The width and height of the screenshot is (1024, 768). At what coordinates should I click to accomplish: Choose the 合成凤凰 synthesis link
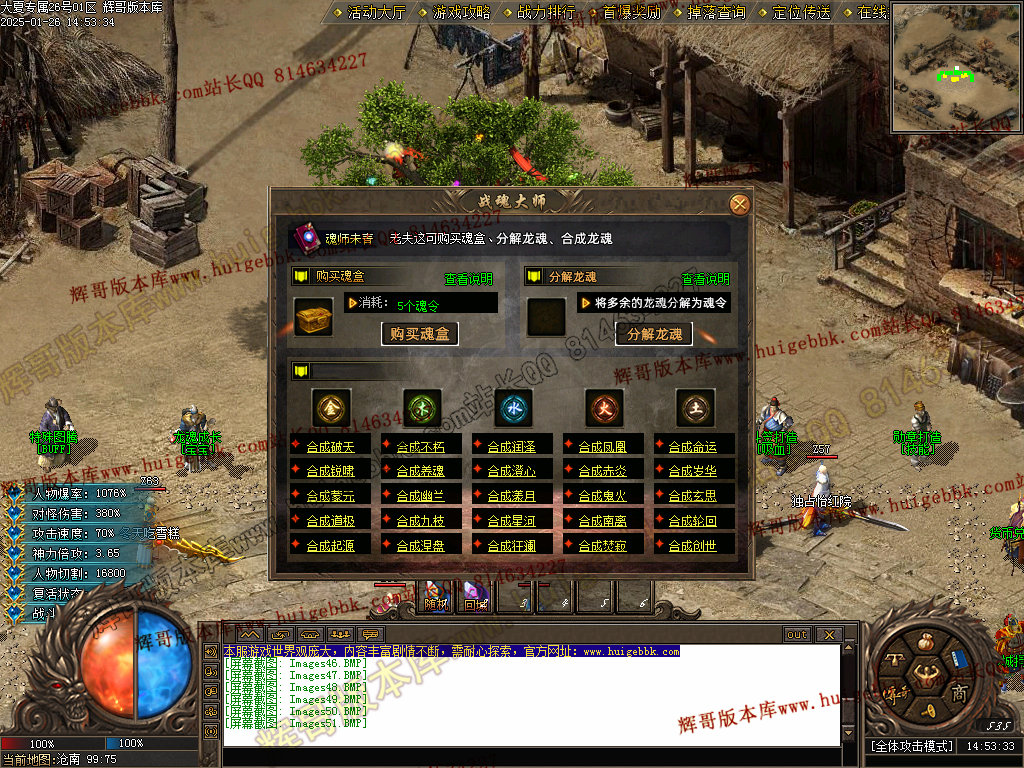[603, 446]
